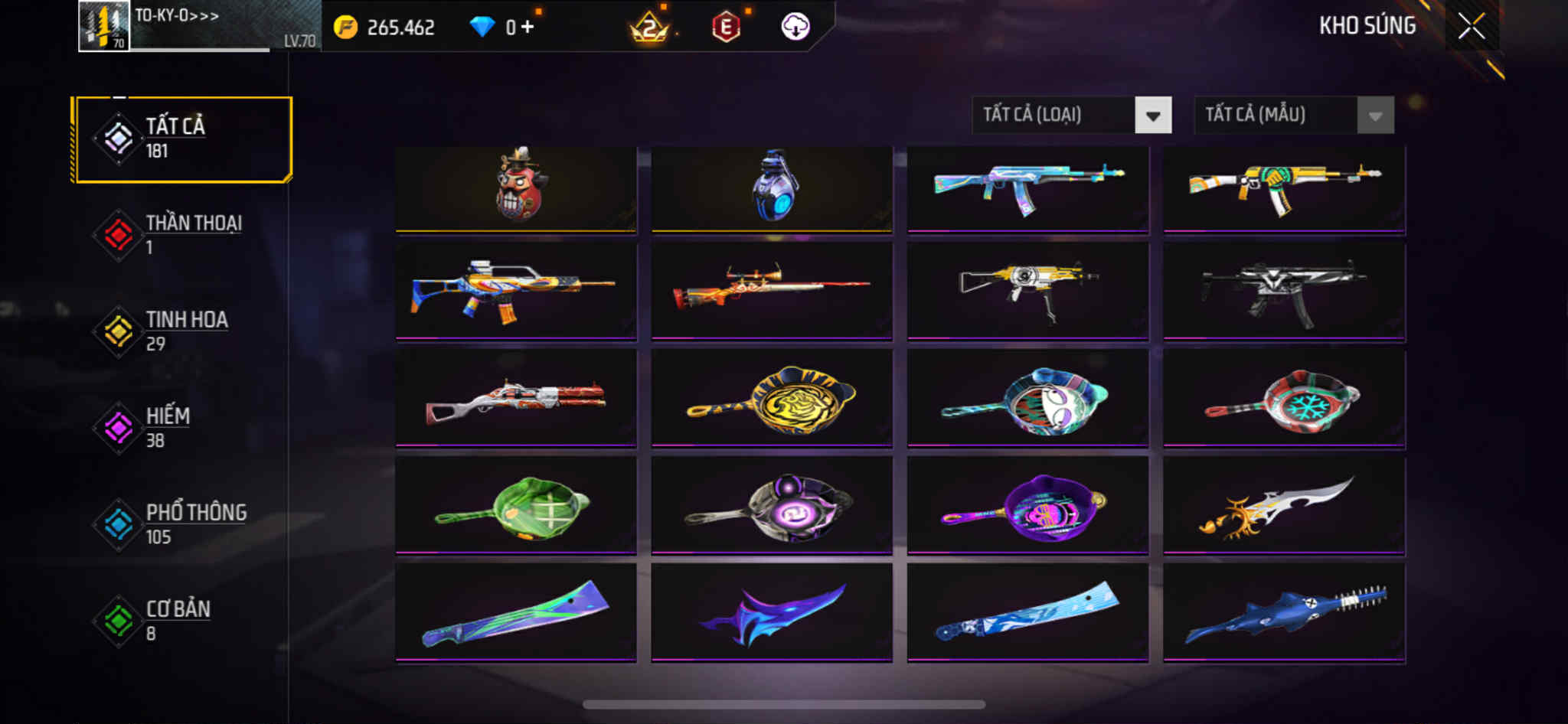Switch to the Thần Thoại rarity tab
This screenshot has width=1568, height=724.
(182, 235)
